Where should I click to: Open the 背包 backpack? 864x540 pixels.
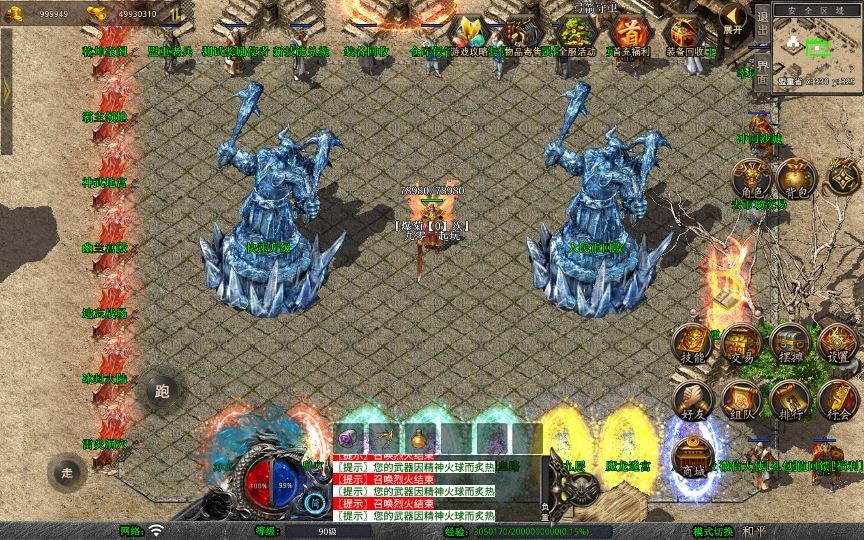795,178
